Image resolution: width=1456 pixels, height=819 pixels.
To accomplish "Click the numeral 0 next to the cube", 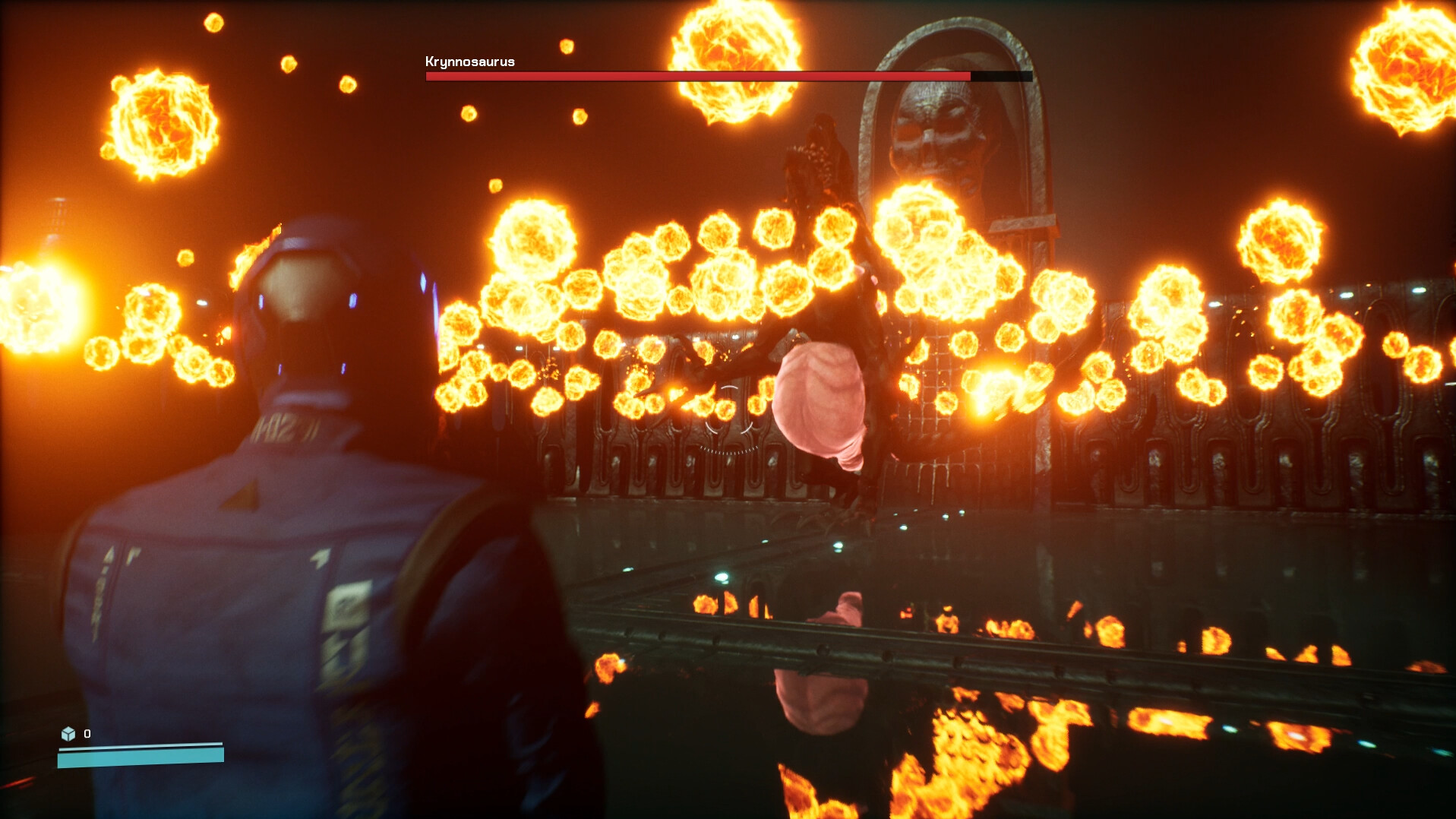I will [87, 734].
